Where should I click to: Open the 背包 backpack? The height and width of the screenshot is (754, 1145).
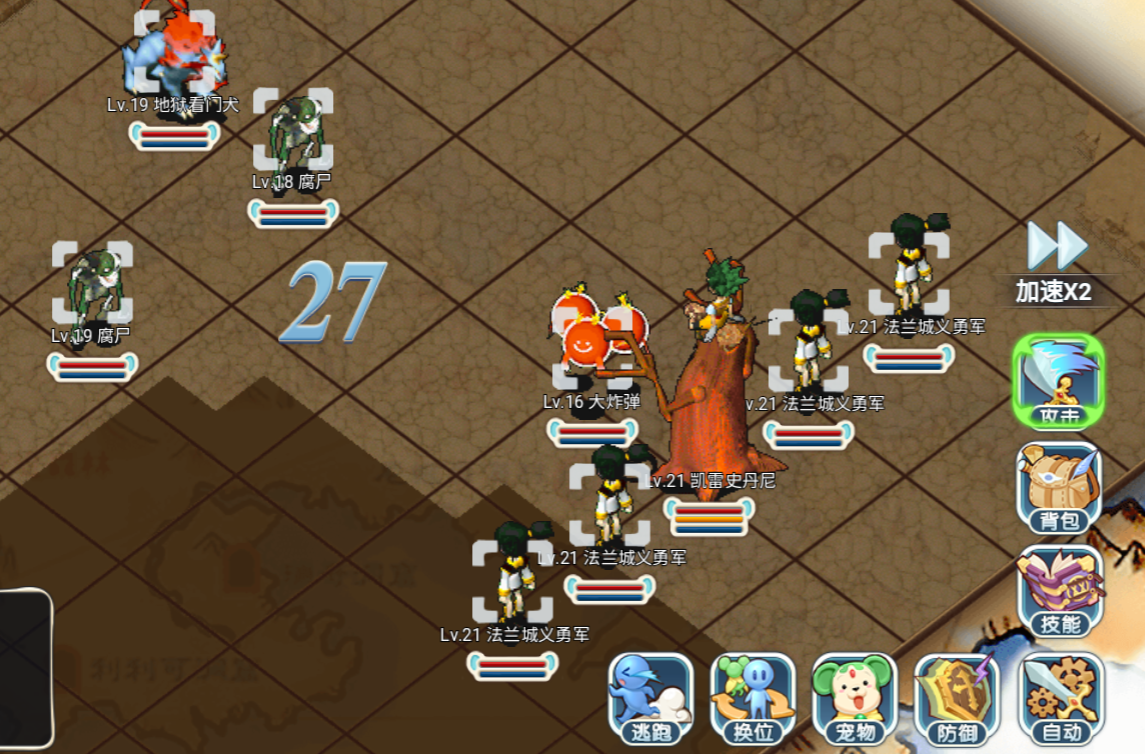(x=1059, y=486)
